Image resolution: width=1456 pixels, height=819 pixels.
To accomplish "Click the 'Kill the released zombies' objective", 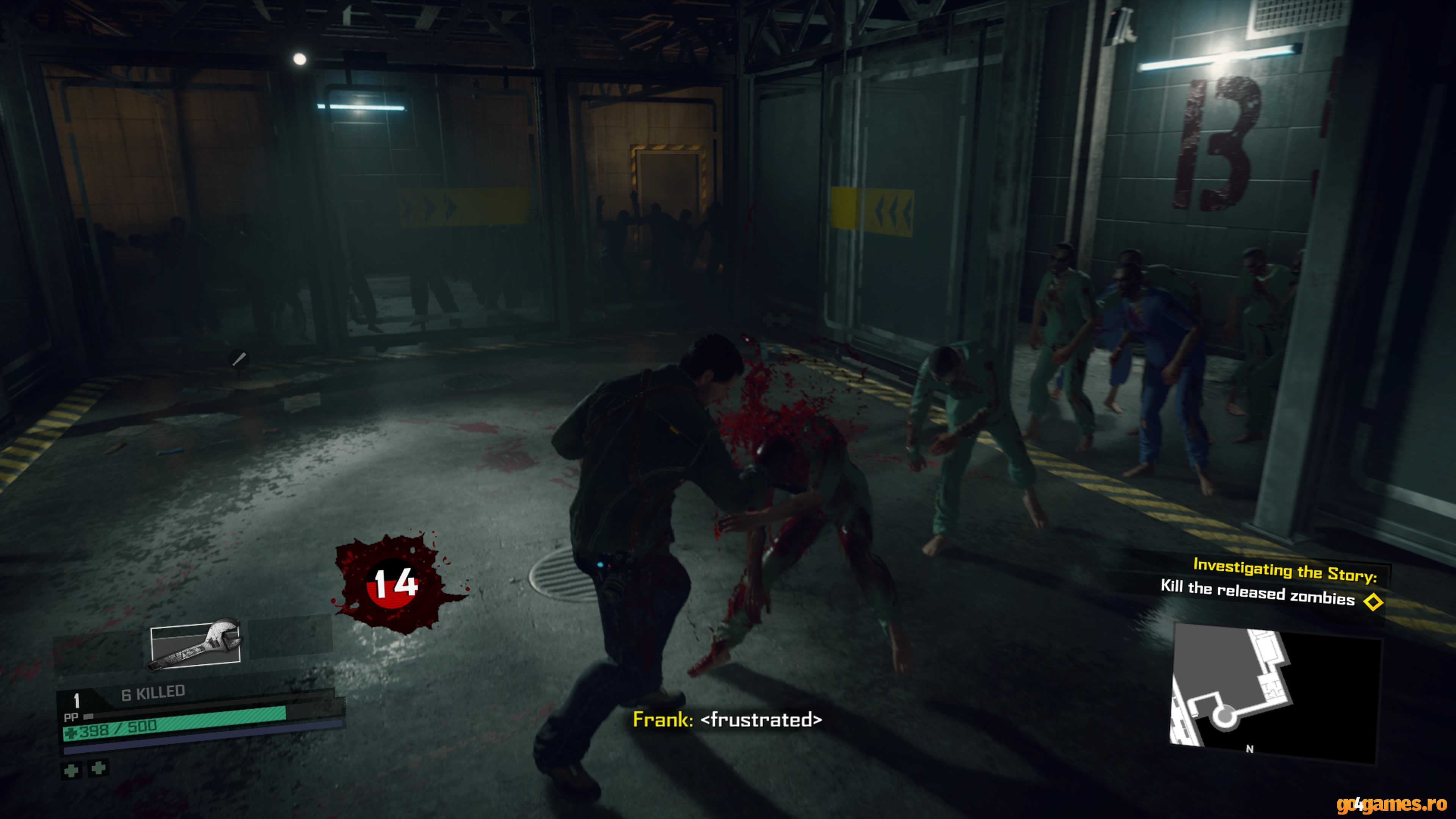I will pyautogui.click(x=1257, y=593).
